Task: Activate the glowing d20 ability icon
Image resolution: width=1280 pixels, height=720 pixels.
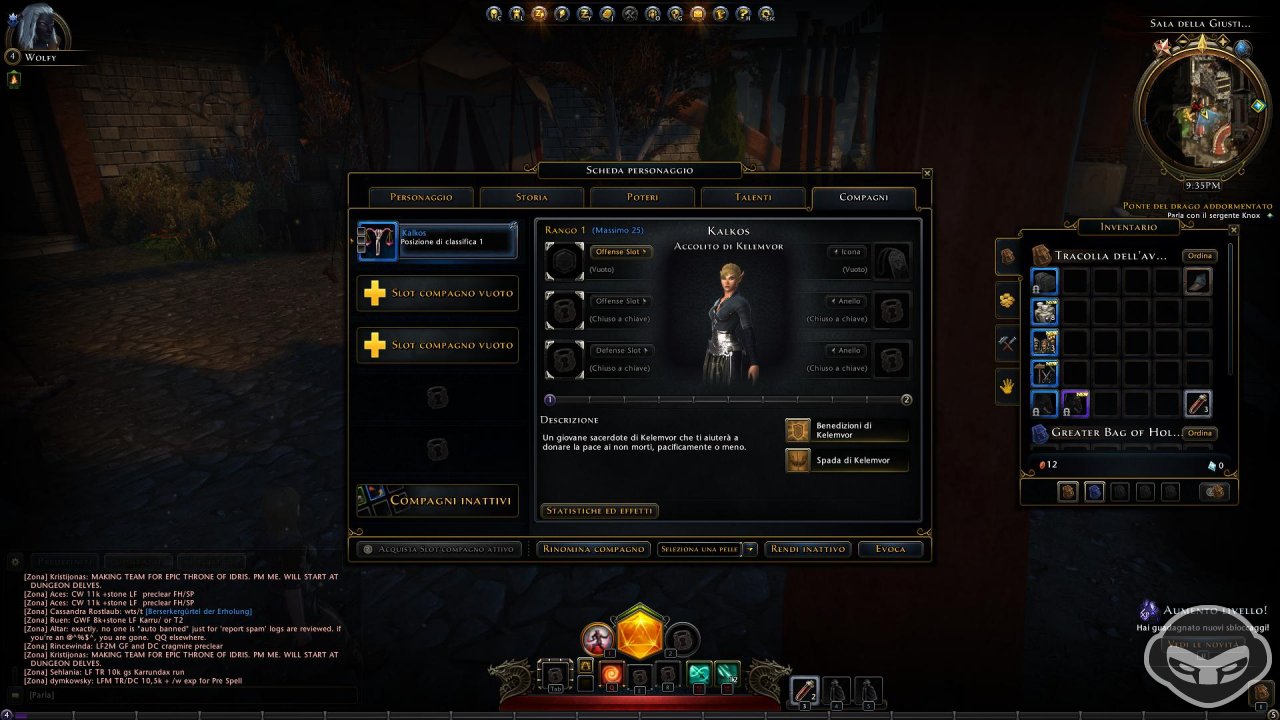Action: point(637,635)
